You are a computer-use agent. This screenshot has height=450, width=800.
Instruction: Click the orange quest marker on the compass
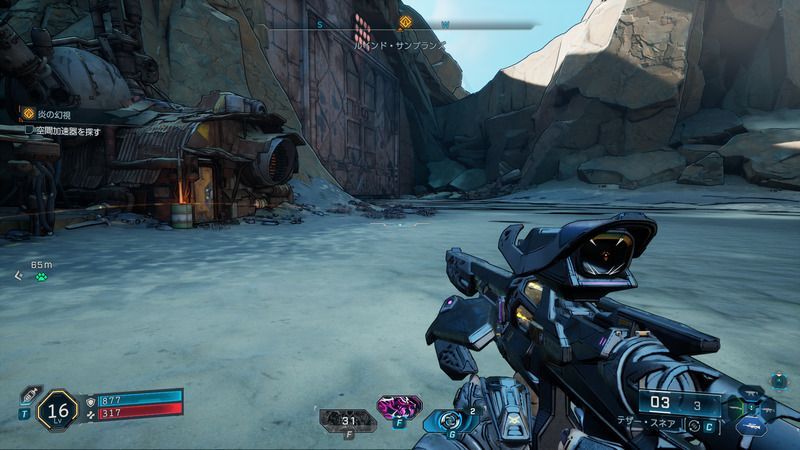pyautogui.click(x=405, y=22)
